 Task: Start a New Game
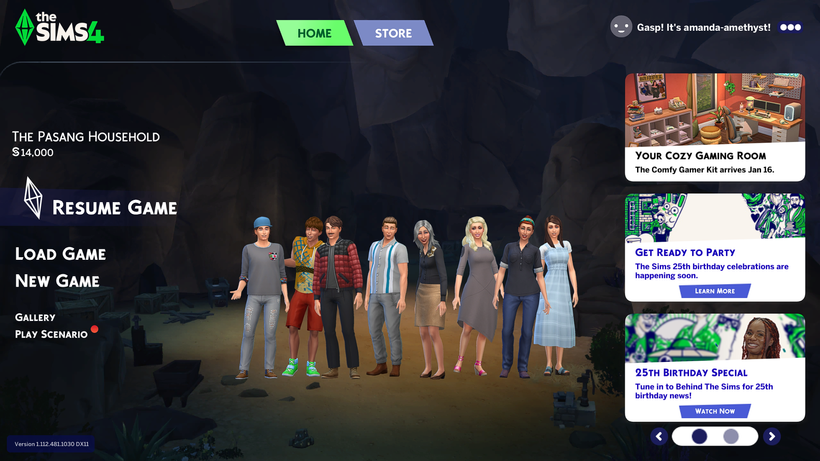pos(57,281)
